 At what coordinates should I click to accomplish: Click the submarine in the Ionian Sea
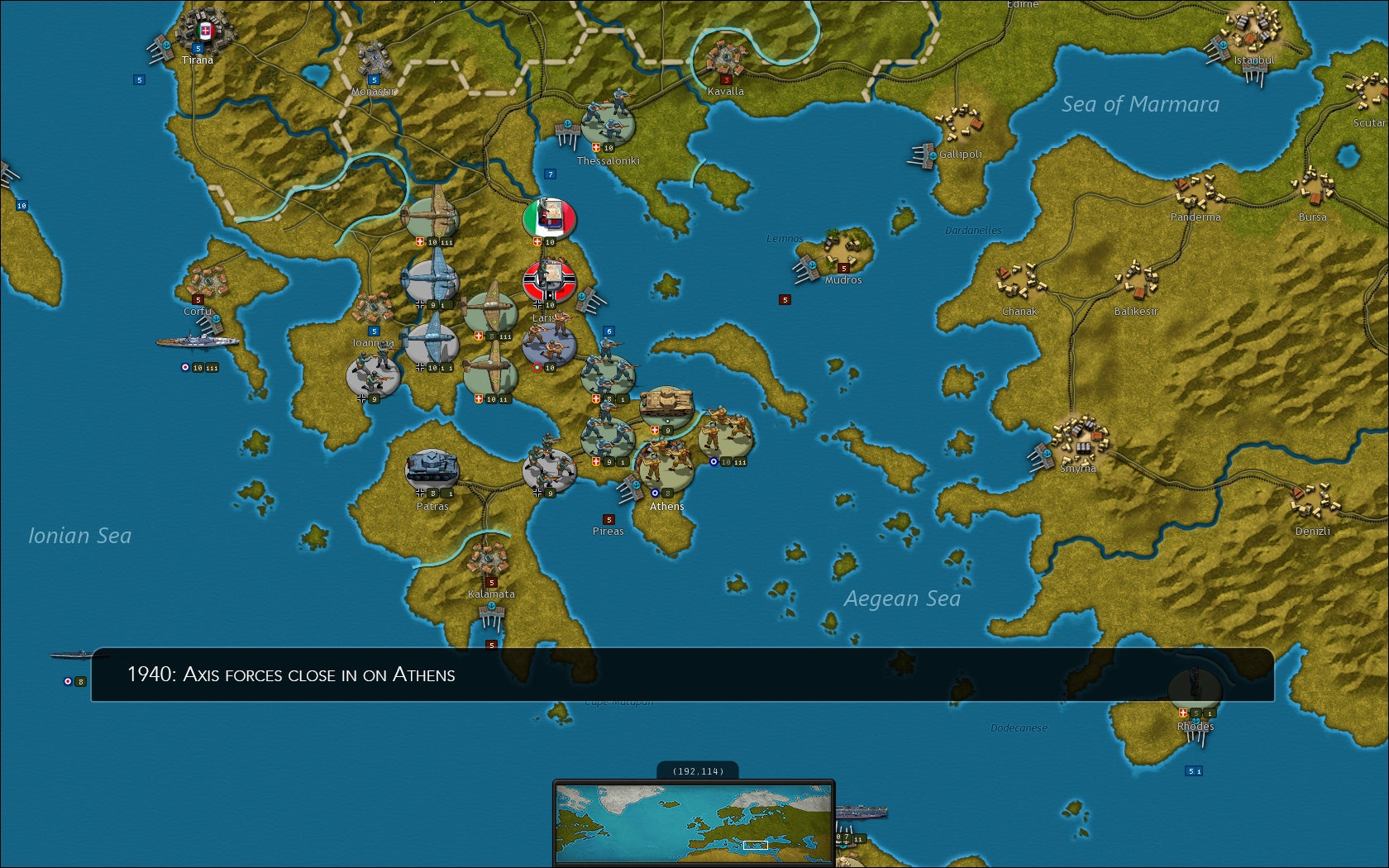click(x=77, y=656)
